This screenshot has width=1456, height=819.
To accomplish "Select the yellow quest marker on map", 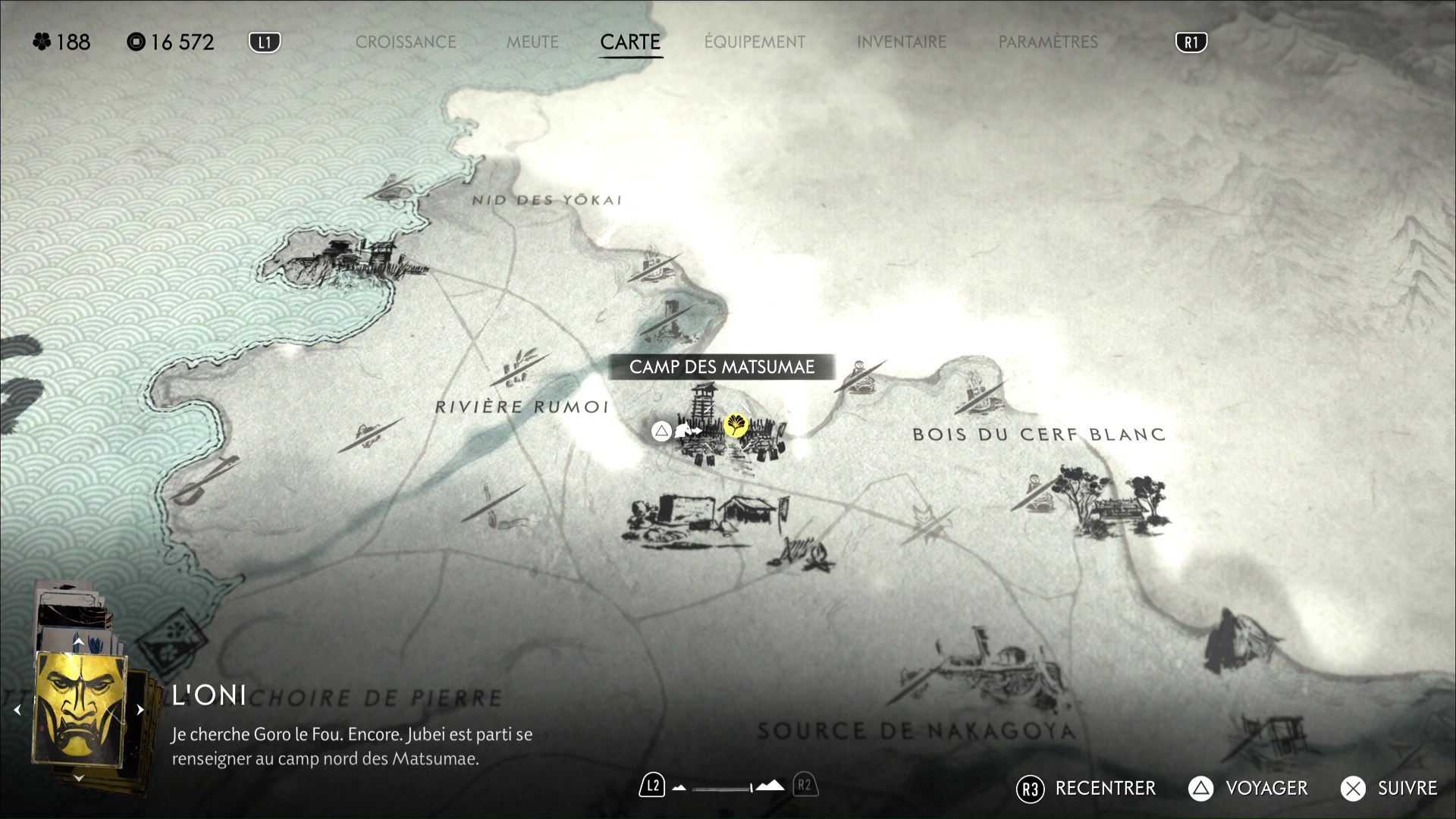I will point(735,425).
